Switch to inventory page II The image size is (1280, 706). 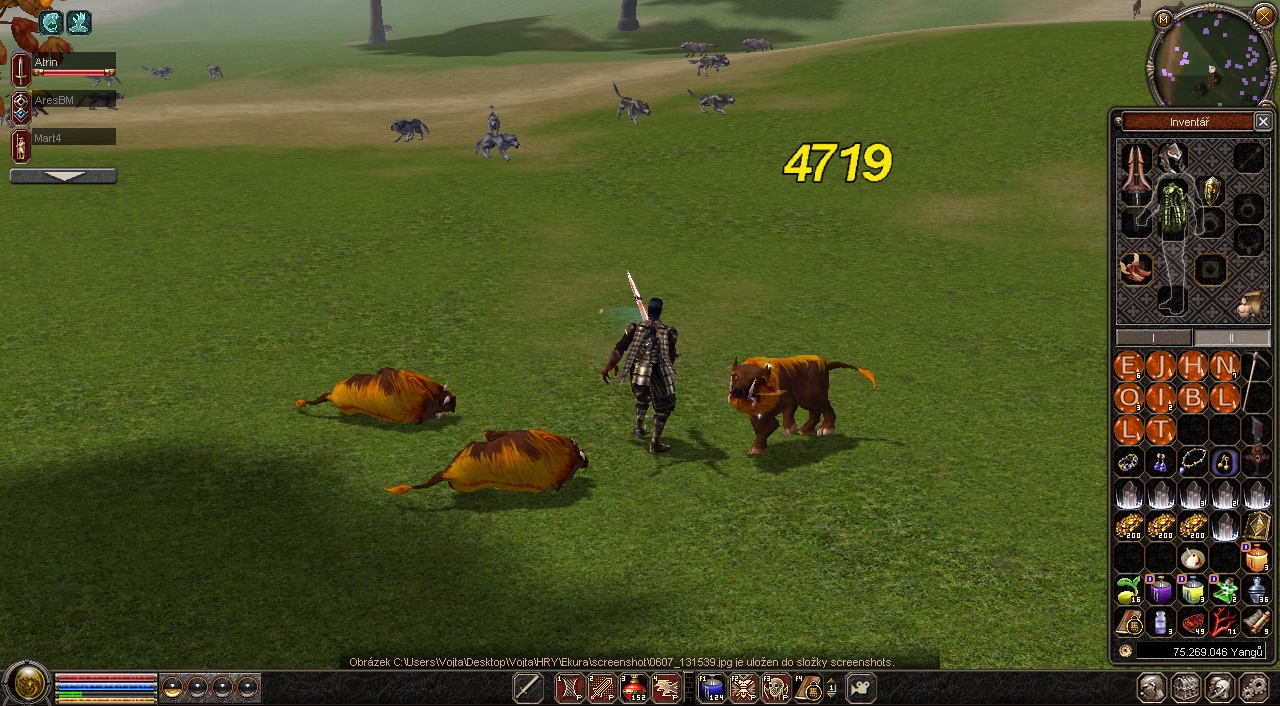tap(1231, 338)
